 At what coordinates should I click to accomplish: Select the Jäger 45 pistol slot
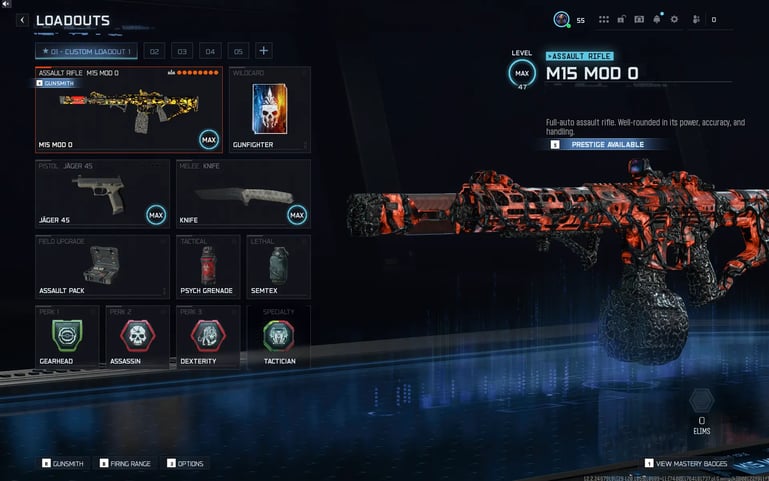(102, 194)
